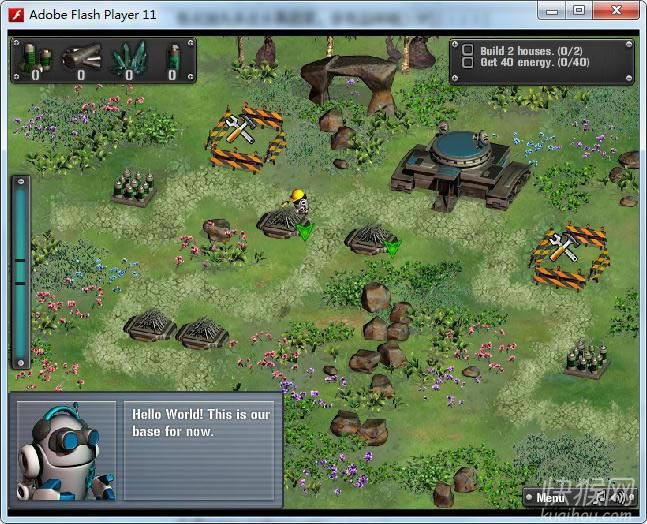Click the robot advisor's "Hello World!" message
Screen dimensions: 647x524
(201, 423)
